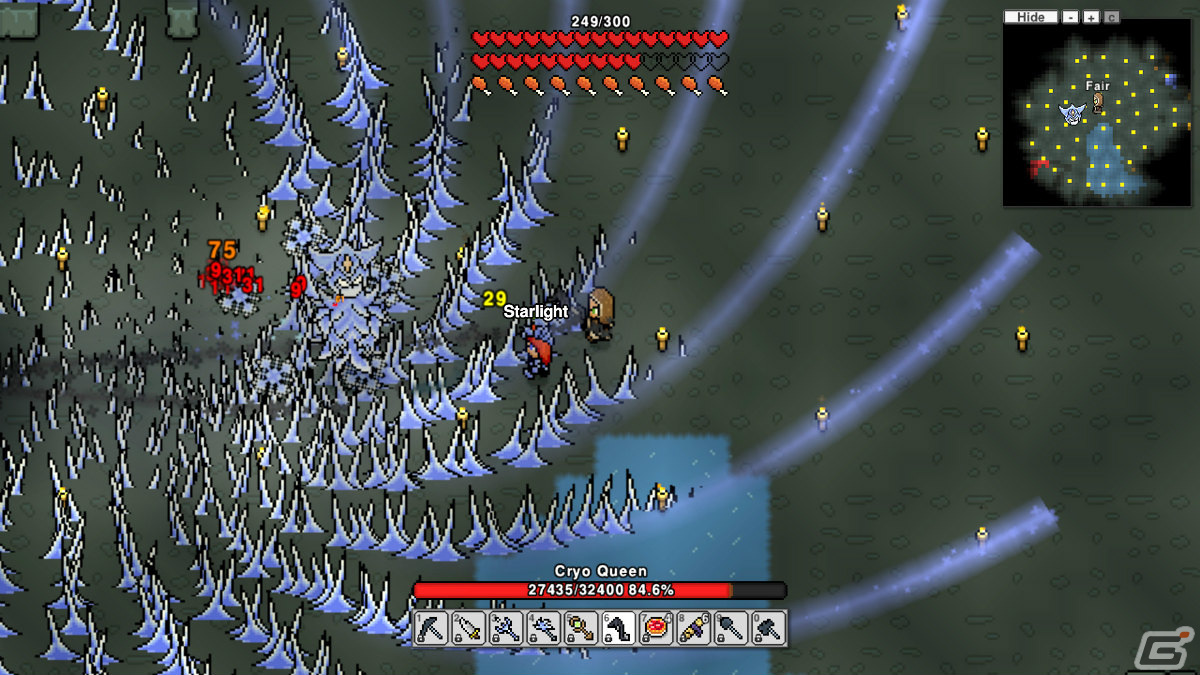
Task: Equip the sword in hotbar slot 2
Action: point(469,628)
